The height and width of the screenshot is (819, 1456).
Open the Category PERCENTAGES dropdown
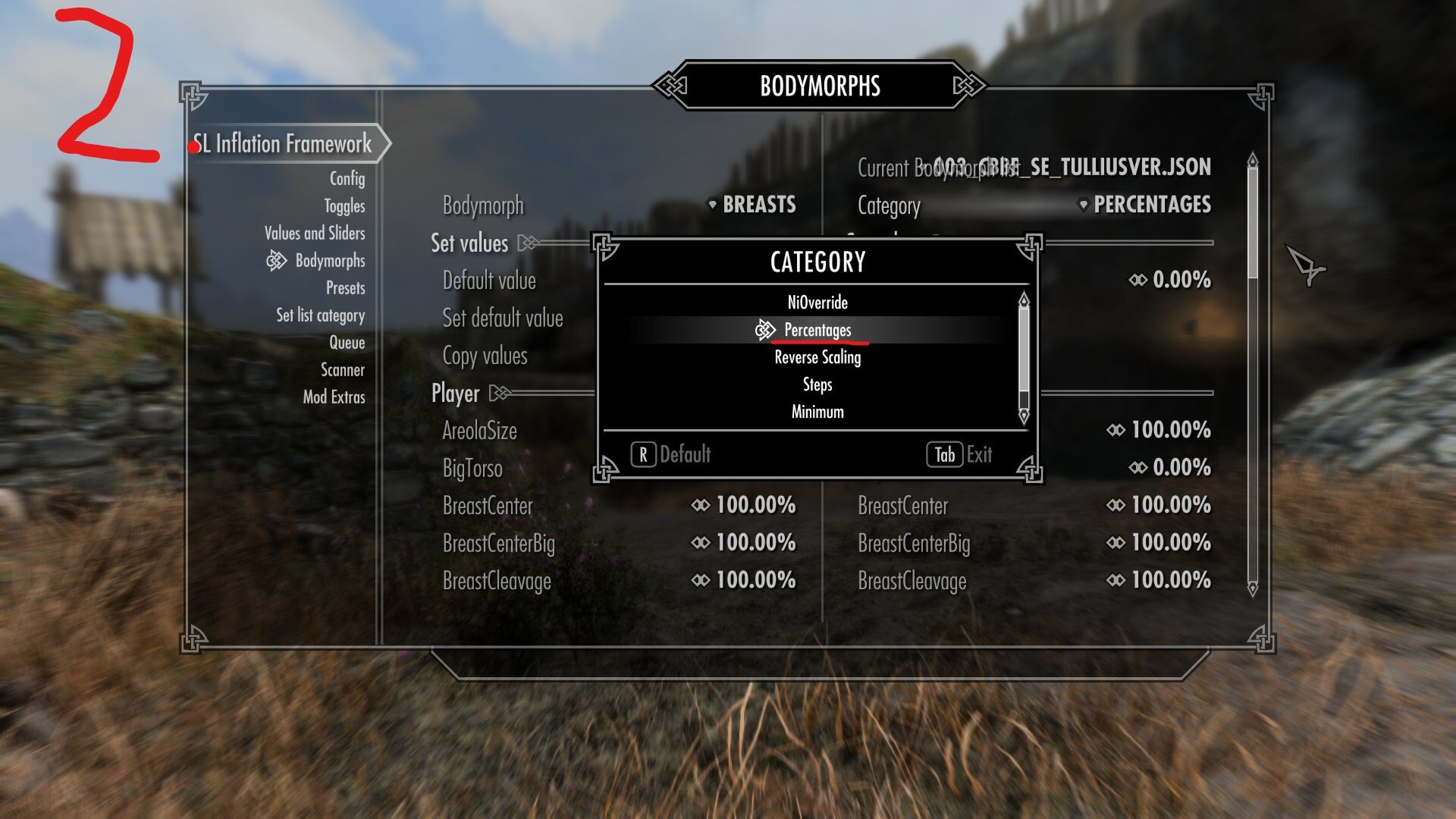(1145, 205)
